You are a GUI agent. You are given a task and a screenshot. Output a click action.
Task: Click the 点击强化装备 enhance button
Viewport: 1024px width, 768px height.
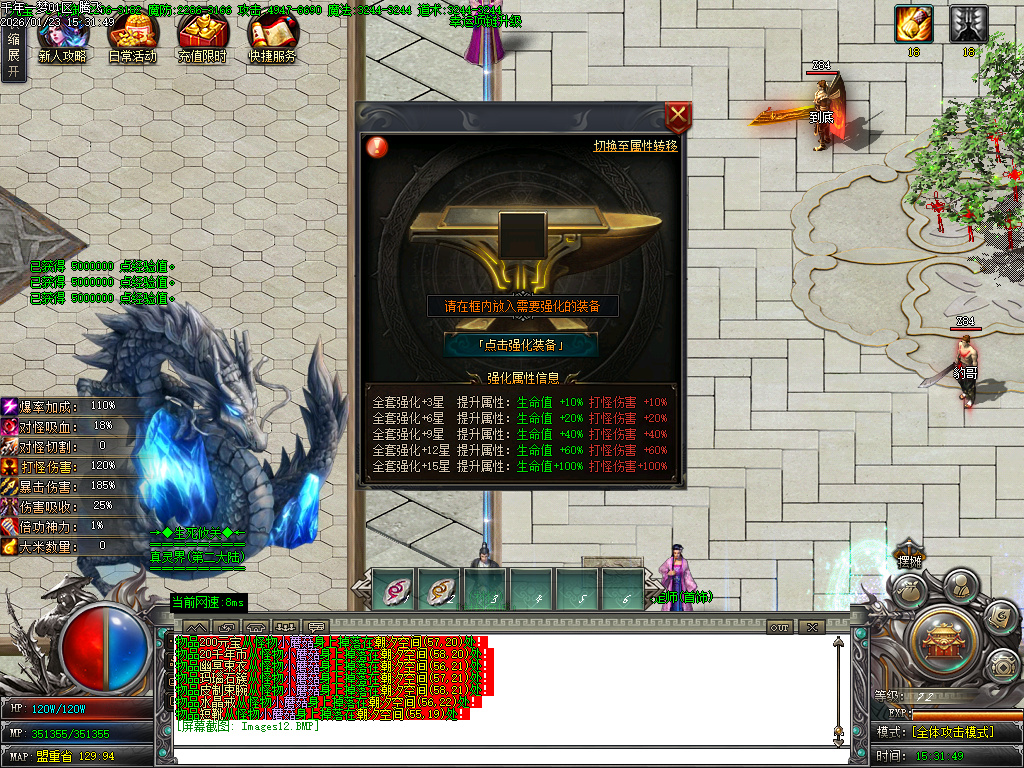pos(521,345)
